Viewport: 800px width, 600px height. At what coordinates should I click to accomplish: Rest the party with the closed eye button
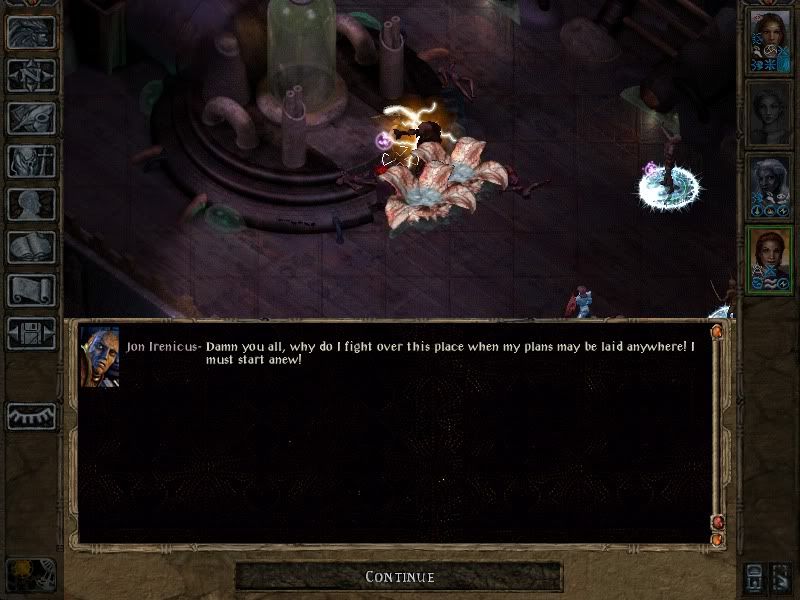pos(31,416)
